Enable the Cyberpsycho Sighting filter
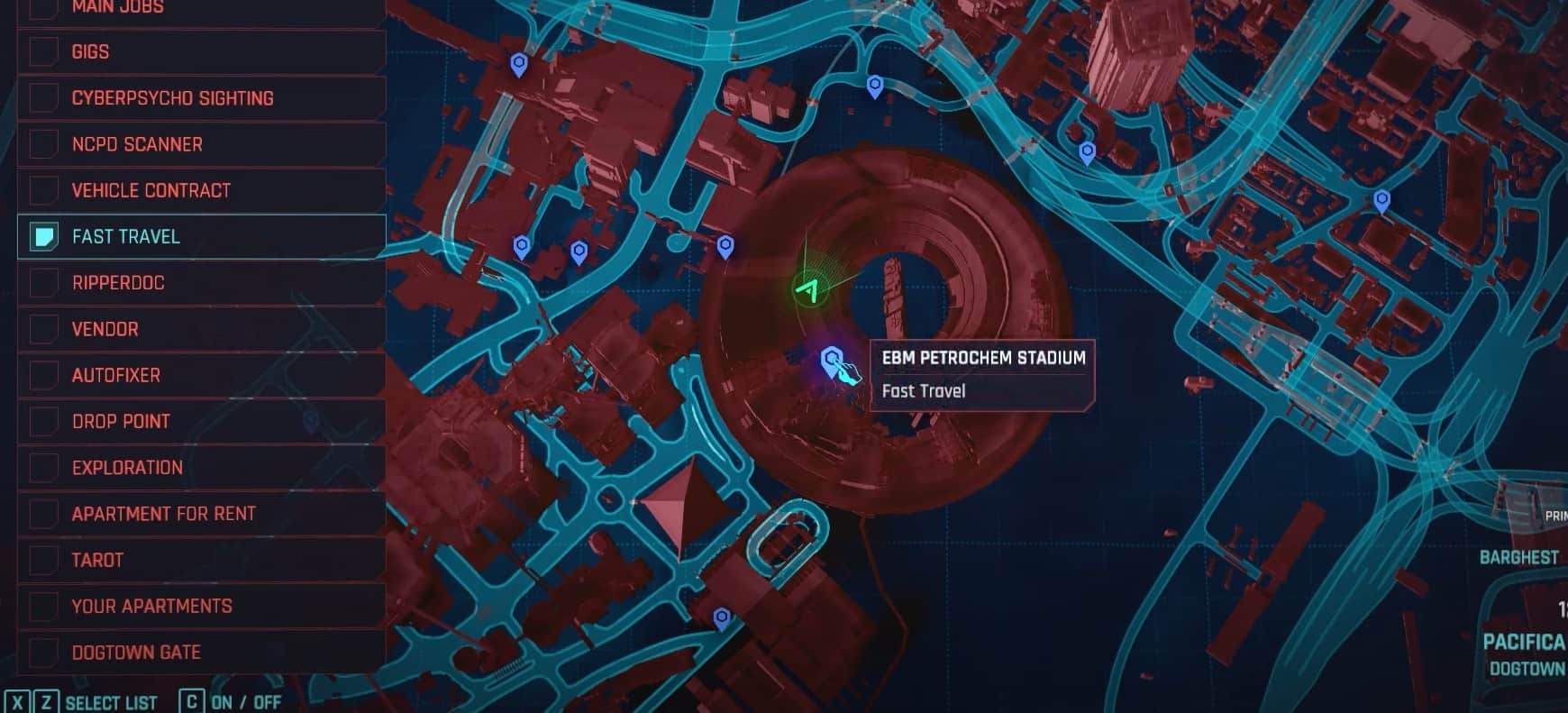The image size is (1568, 713). click(x=43, y=98)
